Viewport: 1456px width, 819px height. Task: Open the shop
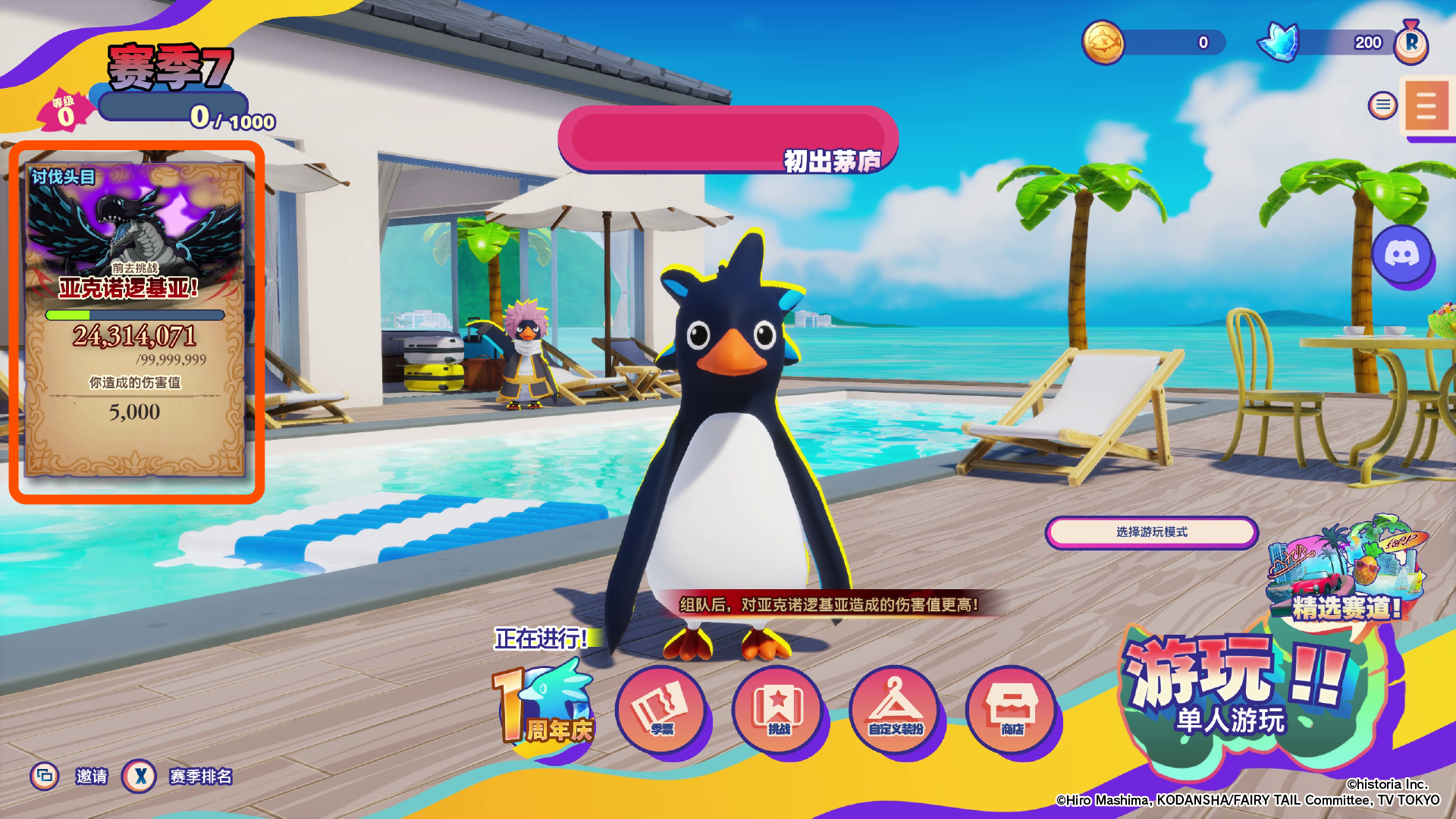tap(1012, 710)
